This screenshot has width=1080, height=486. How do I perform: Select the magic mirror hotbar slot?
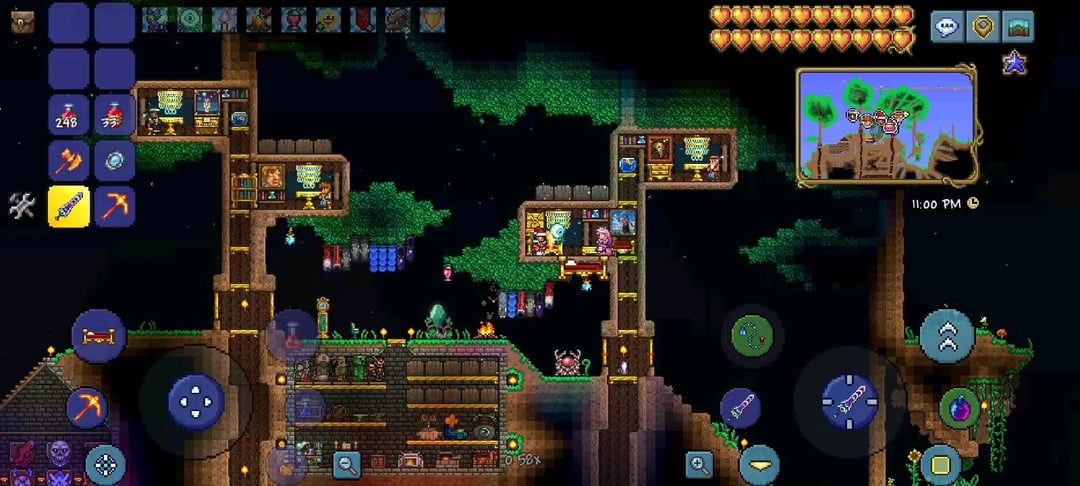click(114, 160)
